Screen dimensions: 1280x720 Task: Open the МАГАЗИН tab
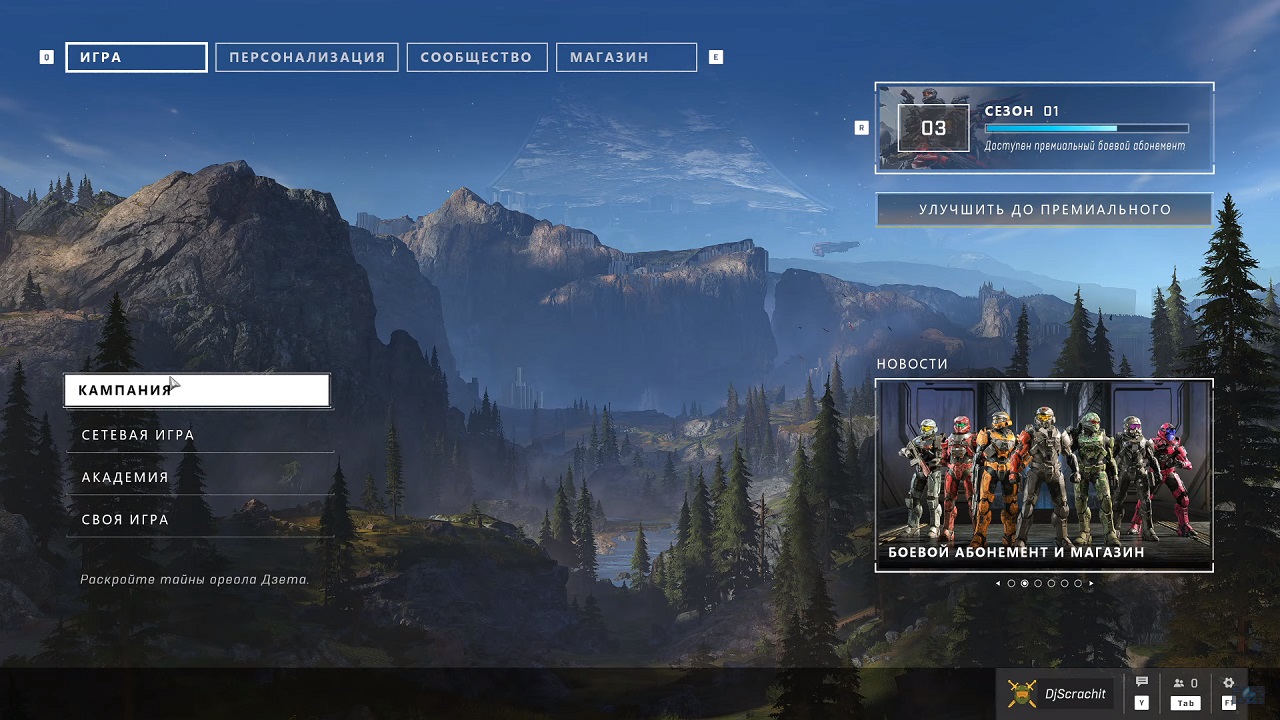[x=626, y=58]
